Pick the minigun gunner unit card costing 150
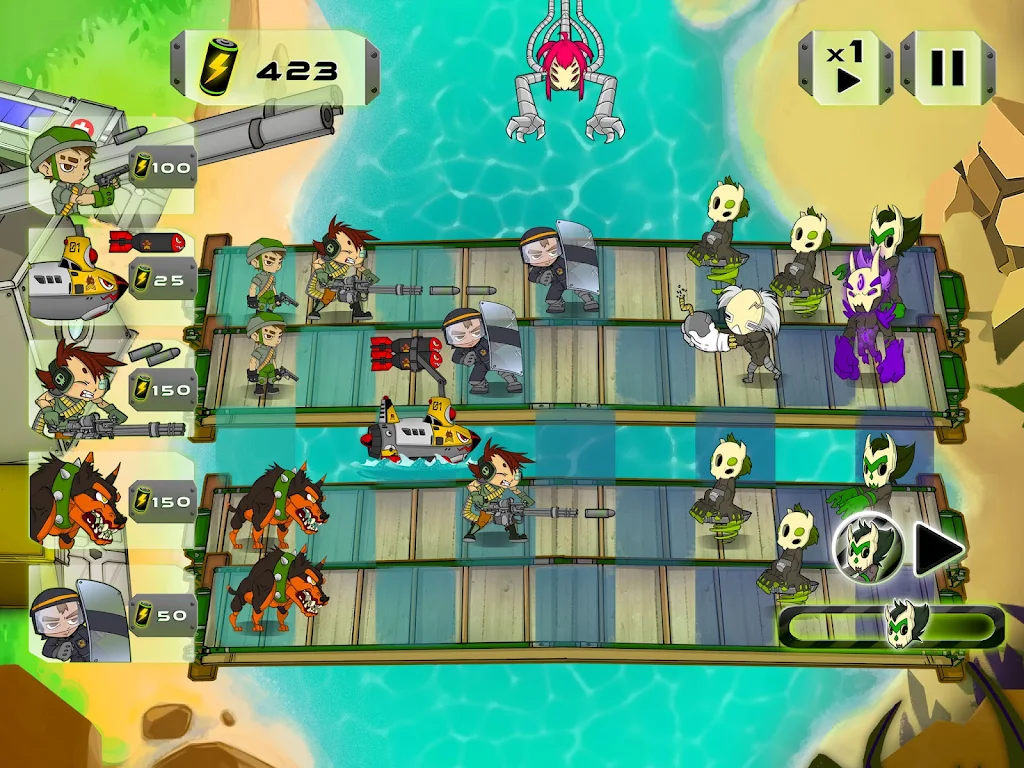The image size is (1024, 768). coord(110,390)
